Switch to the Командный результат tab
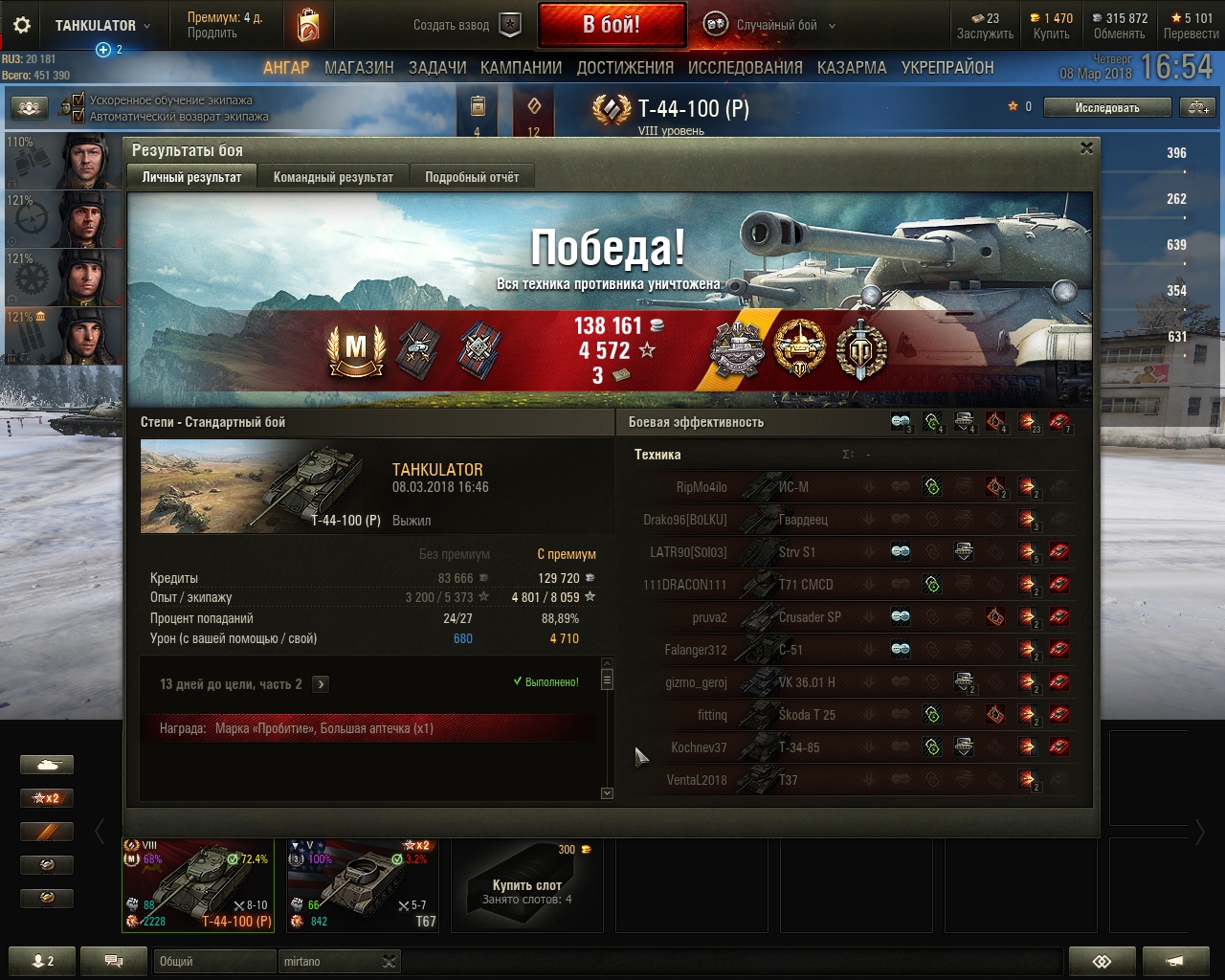 (x=333, y=177)
